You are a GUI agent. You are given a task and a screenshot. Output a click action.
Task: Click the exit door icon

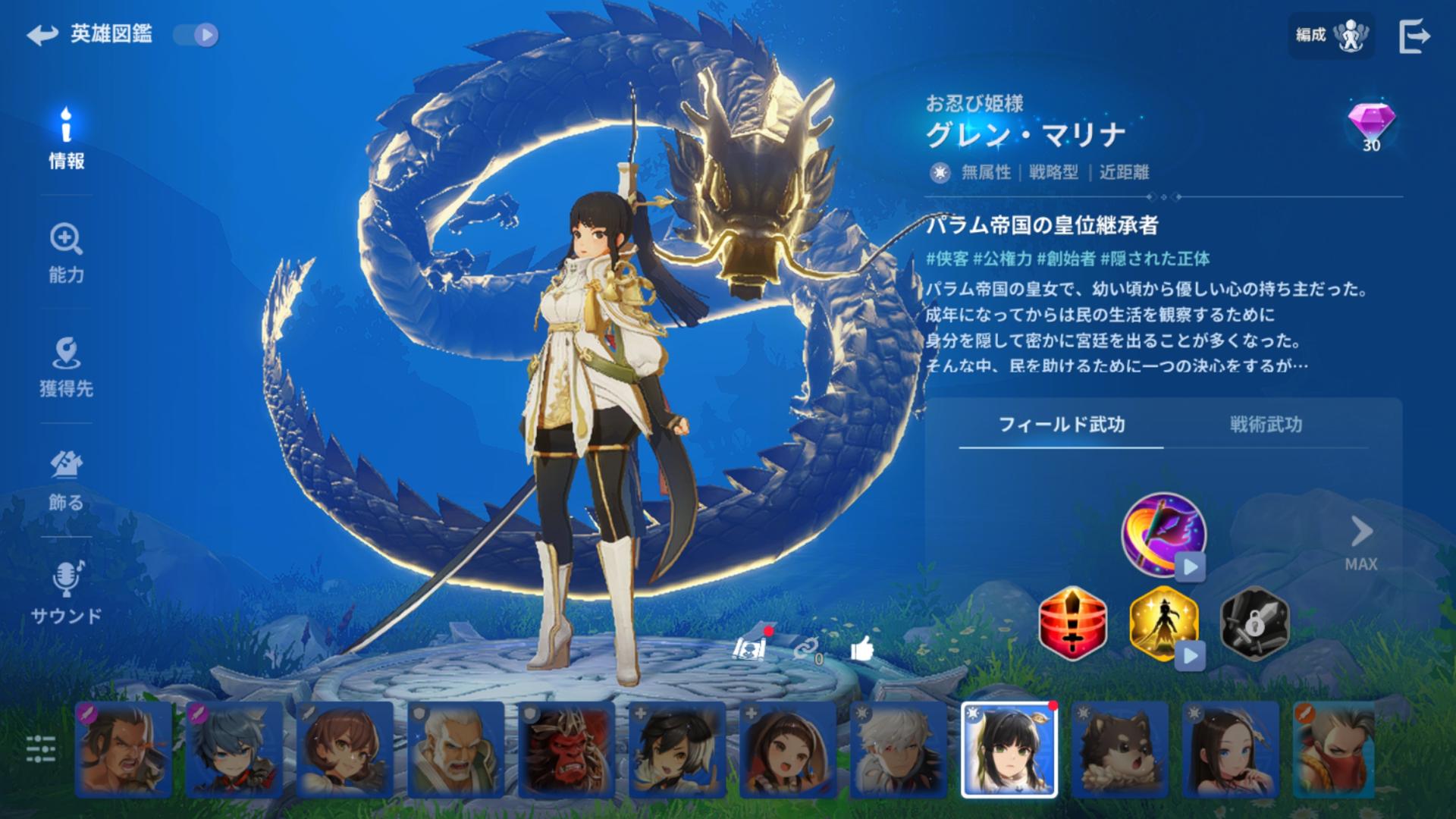pos(1414,36)
